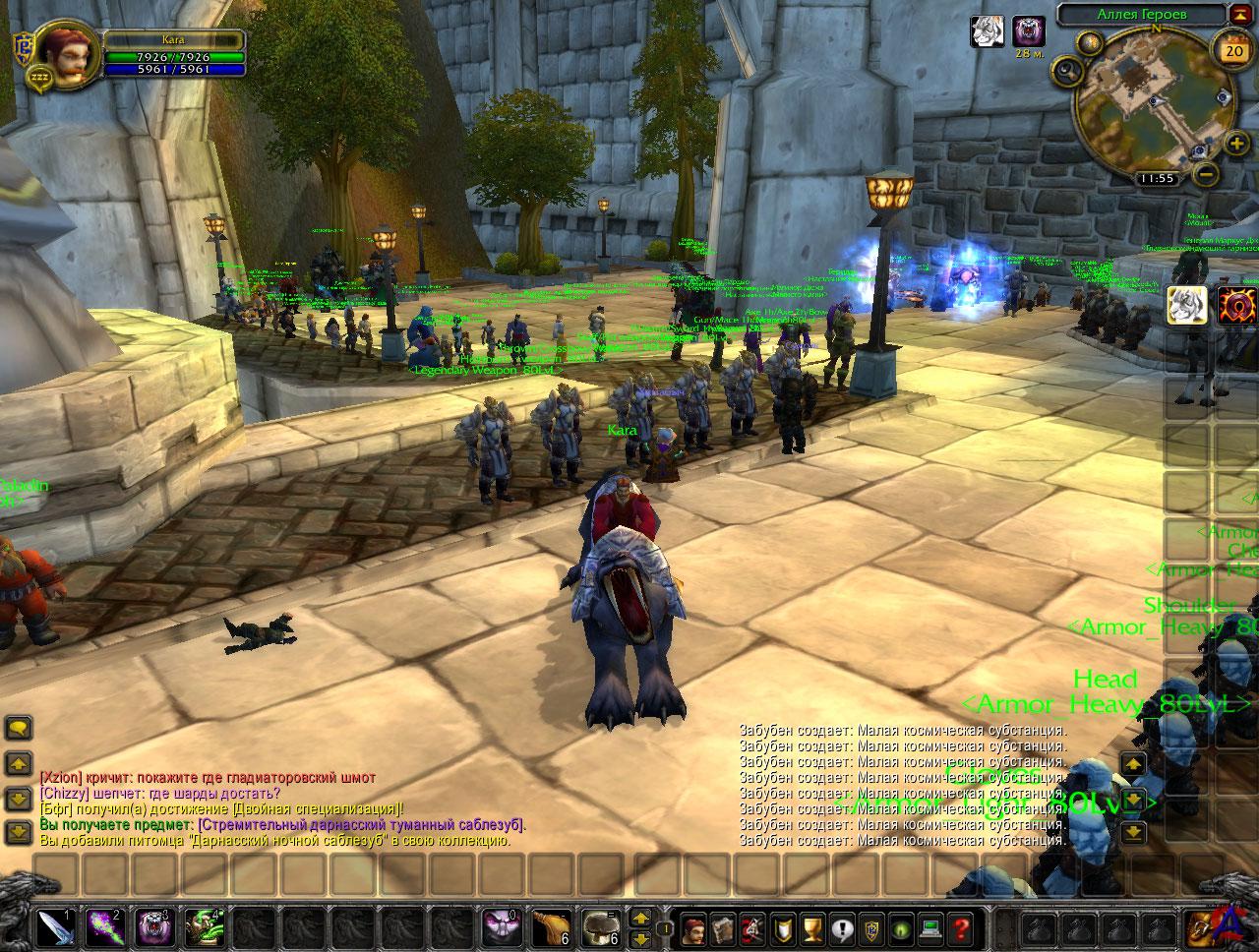
Task: Open the chat speech bubble menu
Action: (x=19, y=729)
